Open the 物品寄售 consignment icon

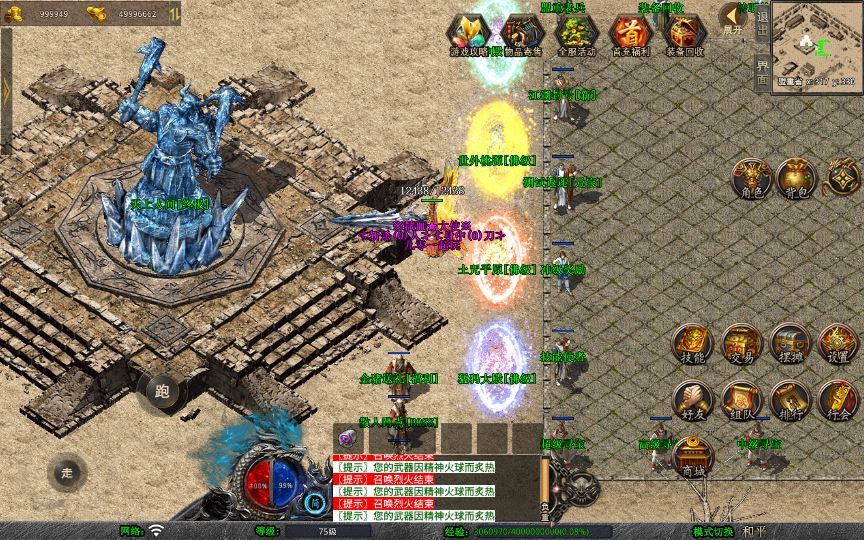pyautogui.click(x=521, y=34)
